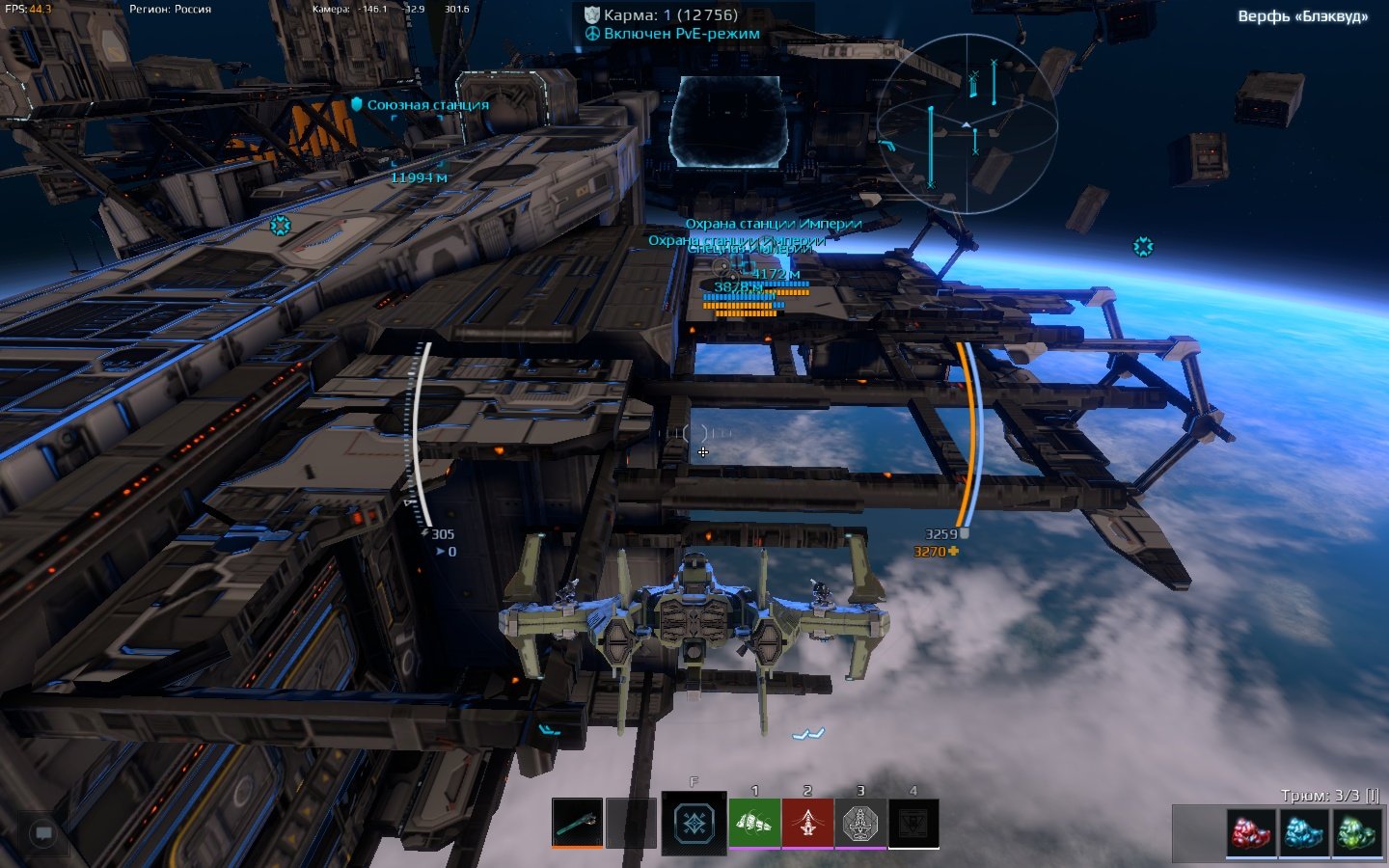Select the dark module in slot 4
The image size is (1389, 868).
[912, 823]
